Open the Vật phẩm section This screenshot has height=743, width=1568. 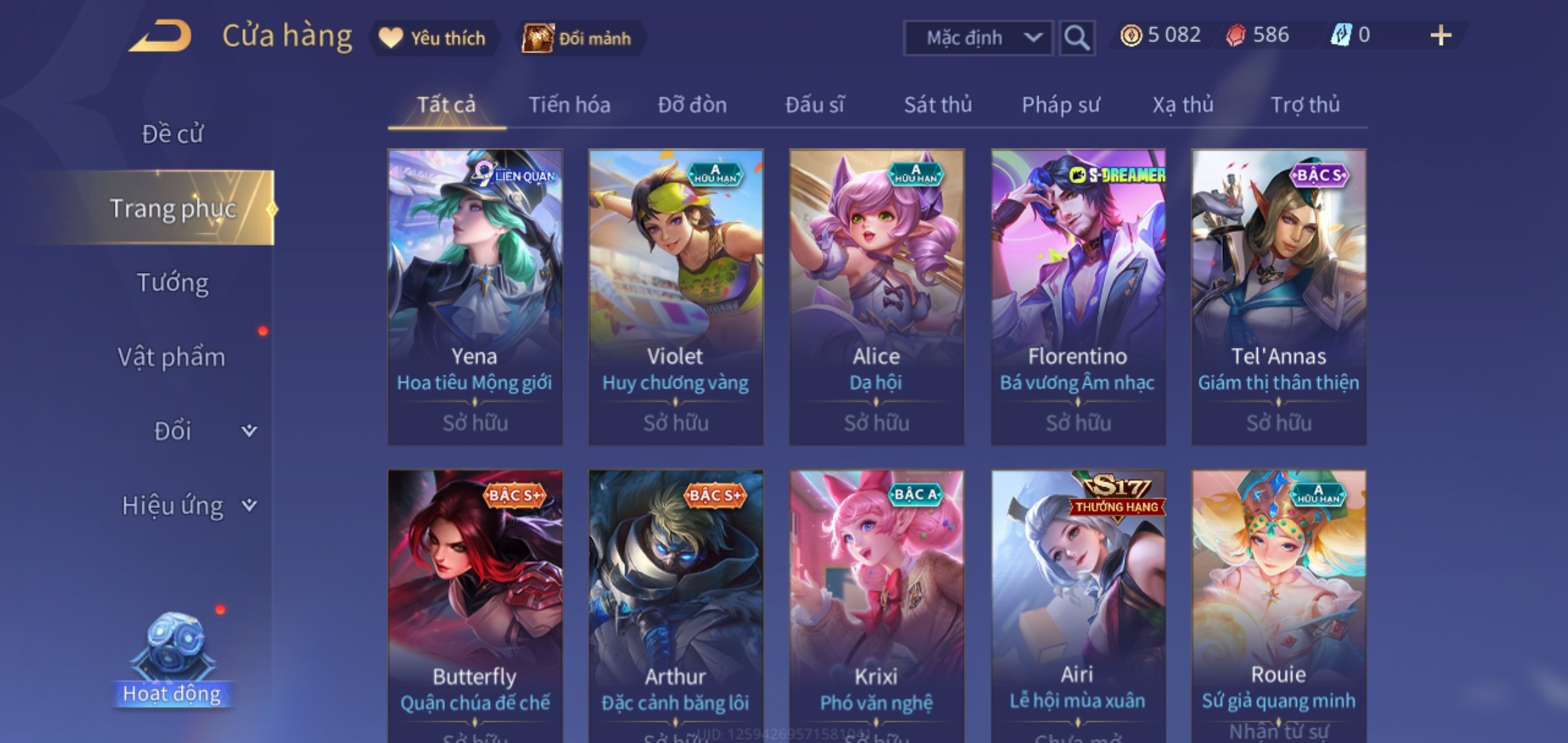pos(172,357)
